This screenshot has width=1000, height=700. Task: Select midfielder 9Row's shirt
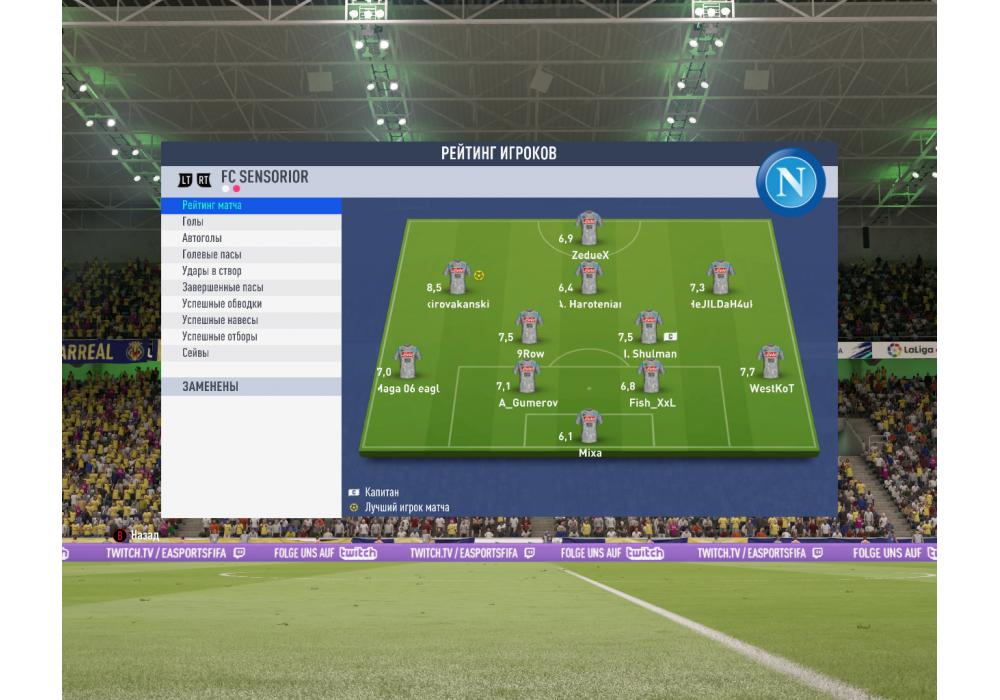pos(530,327)
